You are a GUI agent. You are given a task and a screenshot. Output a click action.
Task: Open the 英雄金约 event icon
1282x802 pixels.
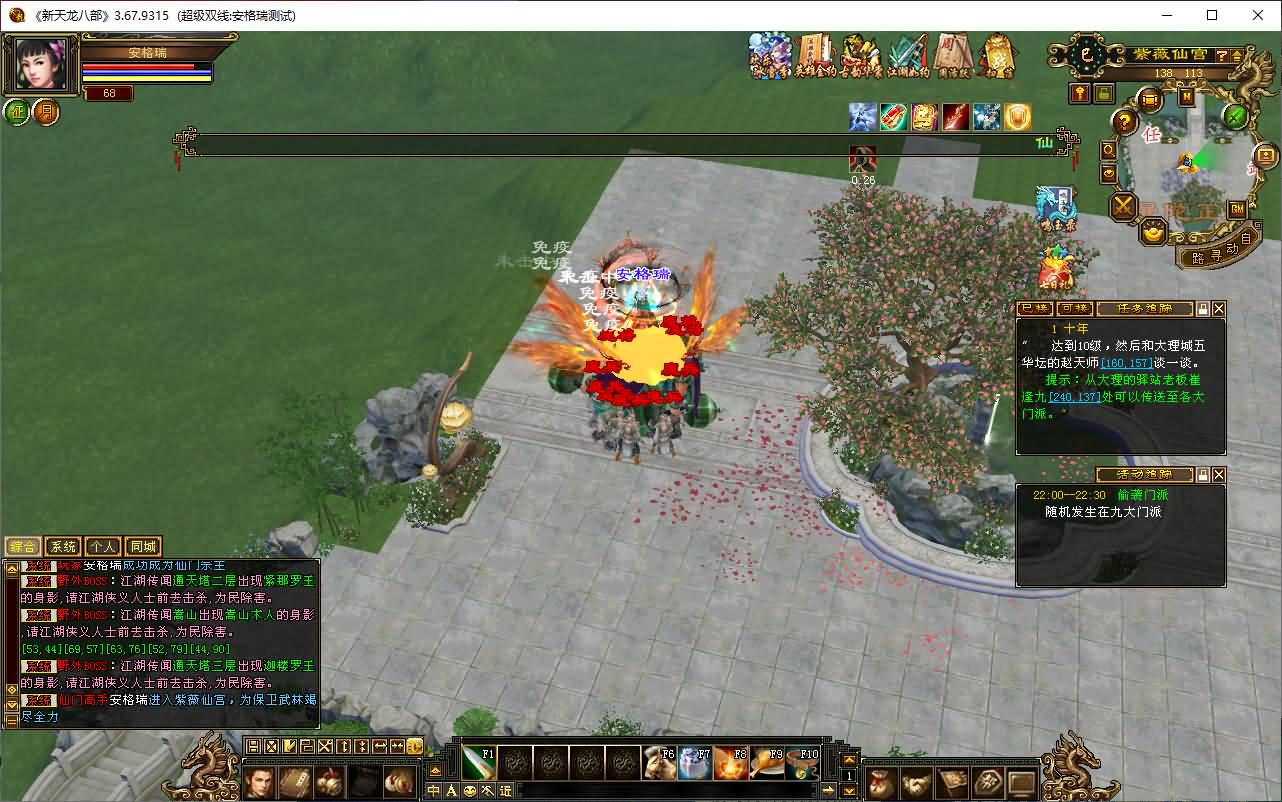click(814, 57)
